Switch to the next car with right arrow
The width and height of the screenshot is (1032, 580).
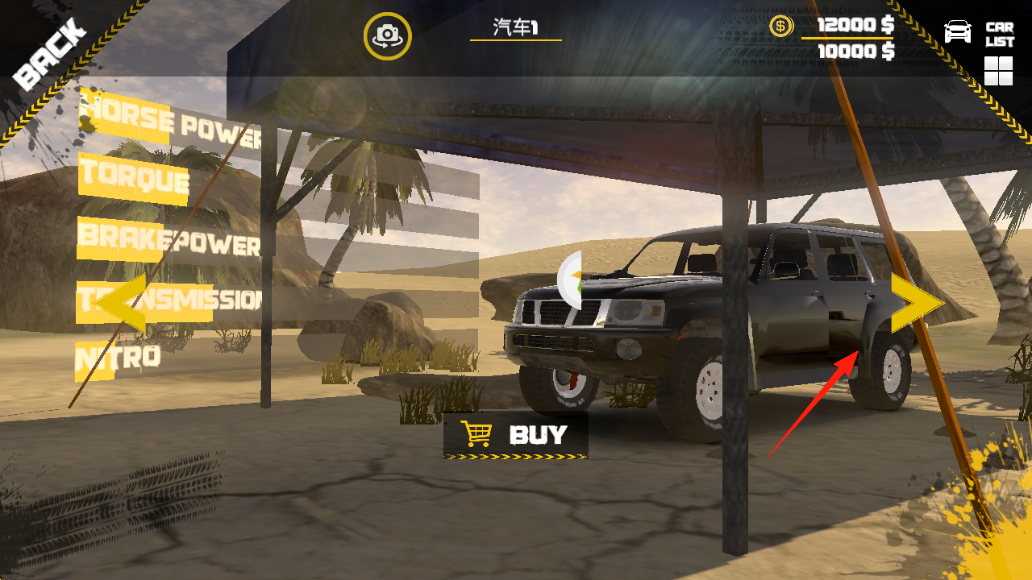pyautogui.click(x=917, y=303)
